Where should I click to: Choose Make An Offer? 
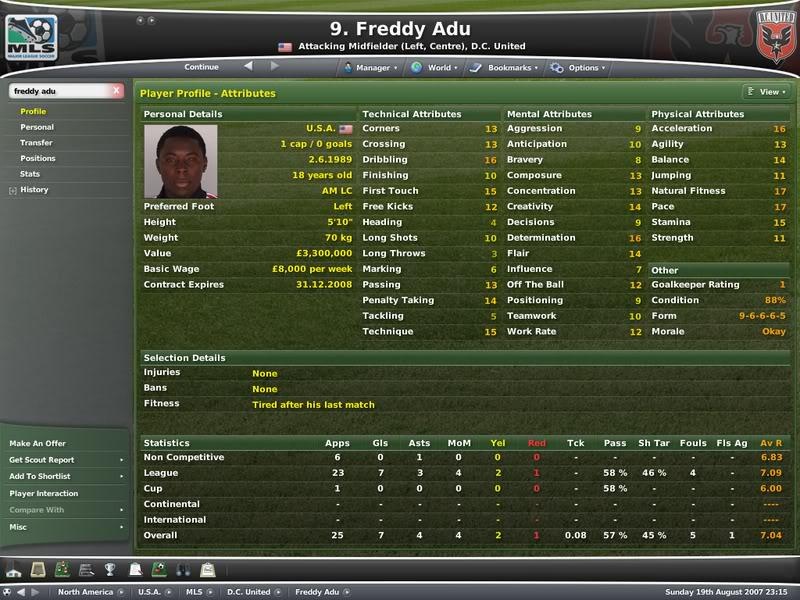pyautogui.click(x=38, y=443)
